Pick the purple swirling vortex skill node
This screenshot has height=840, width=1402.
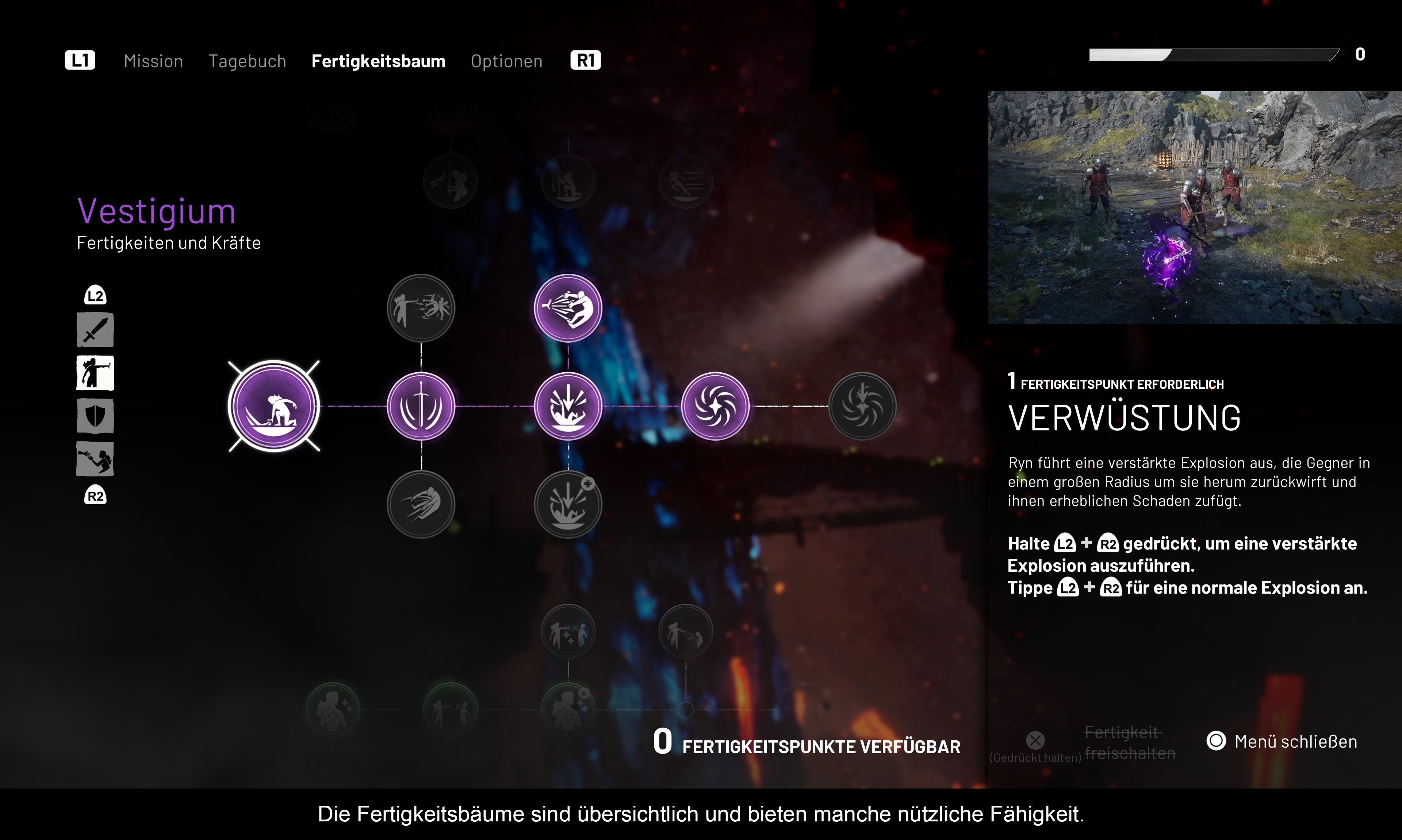click(715, 406)
